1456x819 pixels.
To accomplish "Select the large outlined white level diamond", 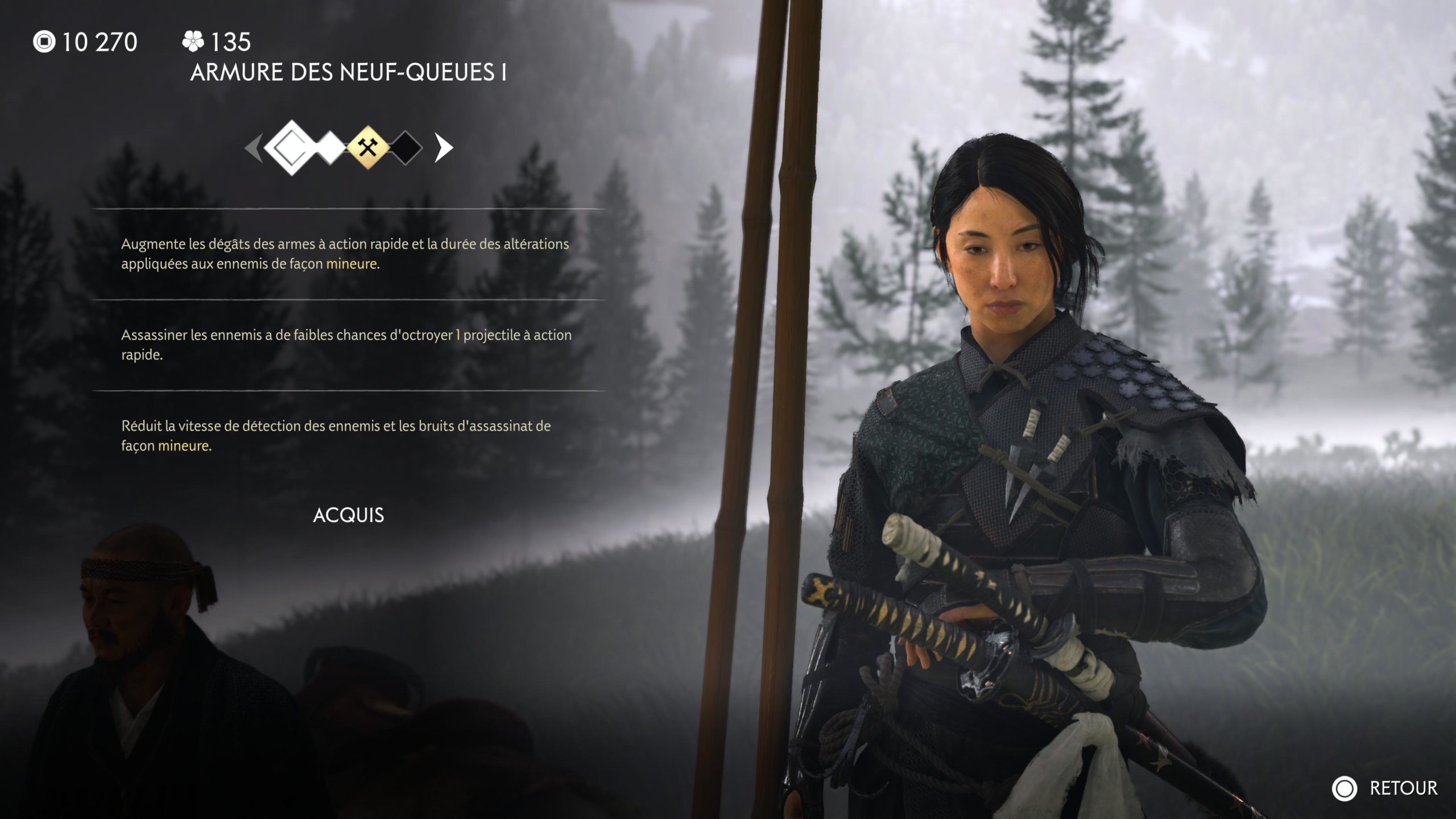I will (x=291, y=148).
